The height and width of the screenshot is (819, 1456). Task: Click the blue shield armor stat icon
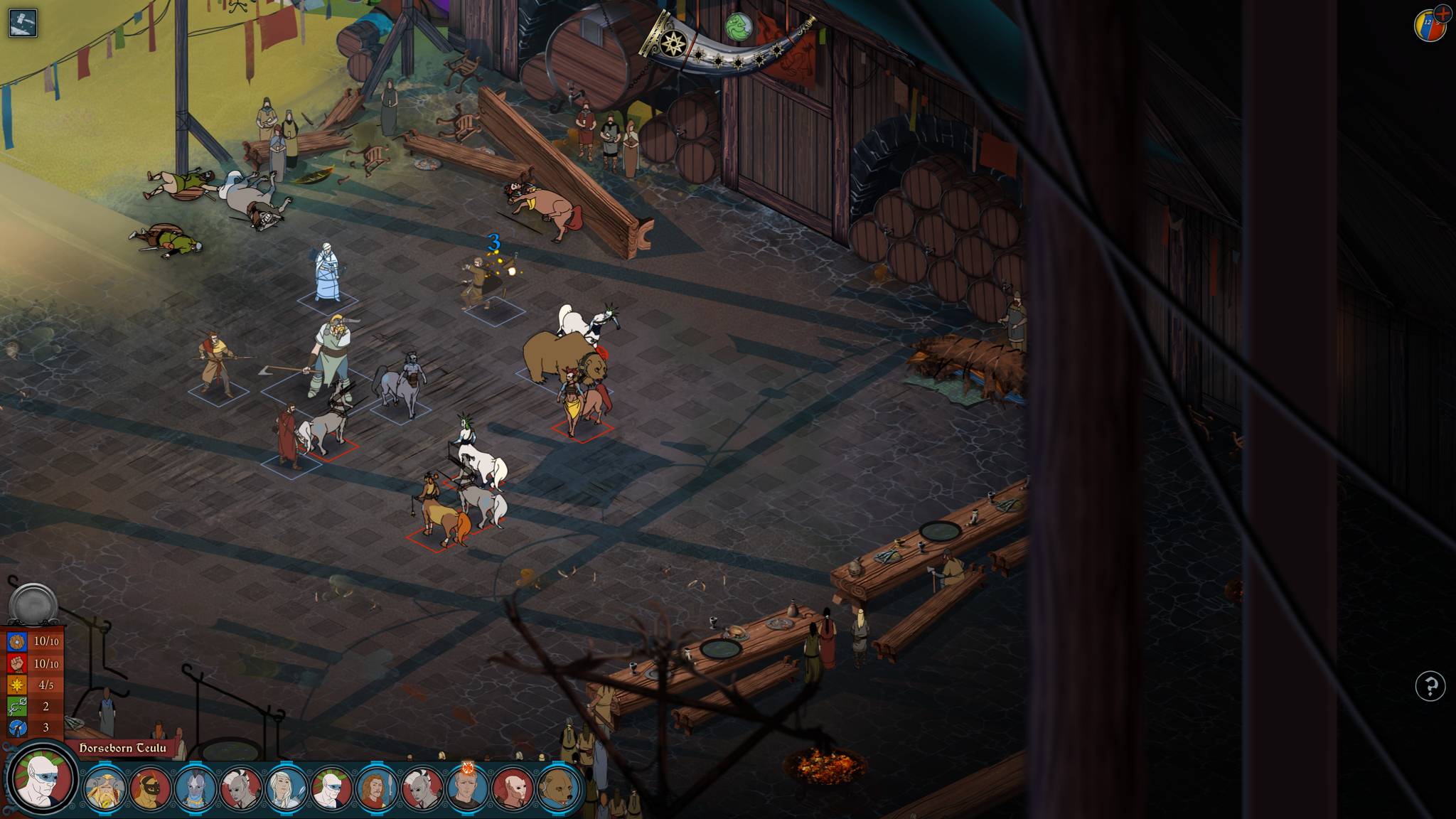(17, 641)
